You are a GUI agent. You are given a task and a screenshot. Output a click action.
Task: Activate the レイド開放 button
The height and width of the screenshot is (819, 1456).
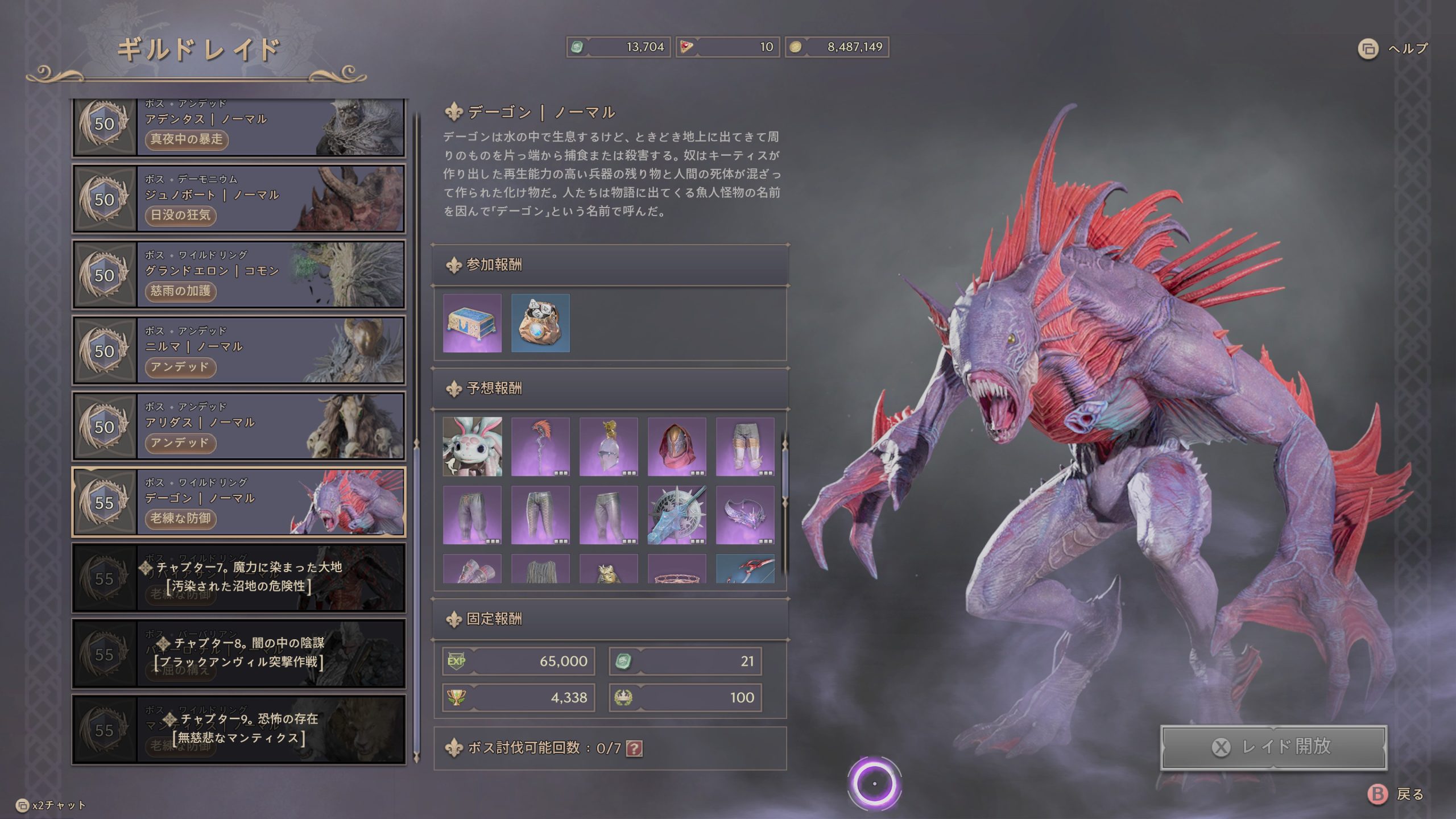coord(1273,747)
